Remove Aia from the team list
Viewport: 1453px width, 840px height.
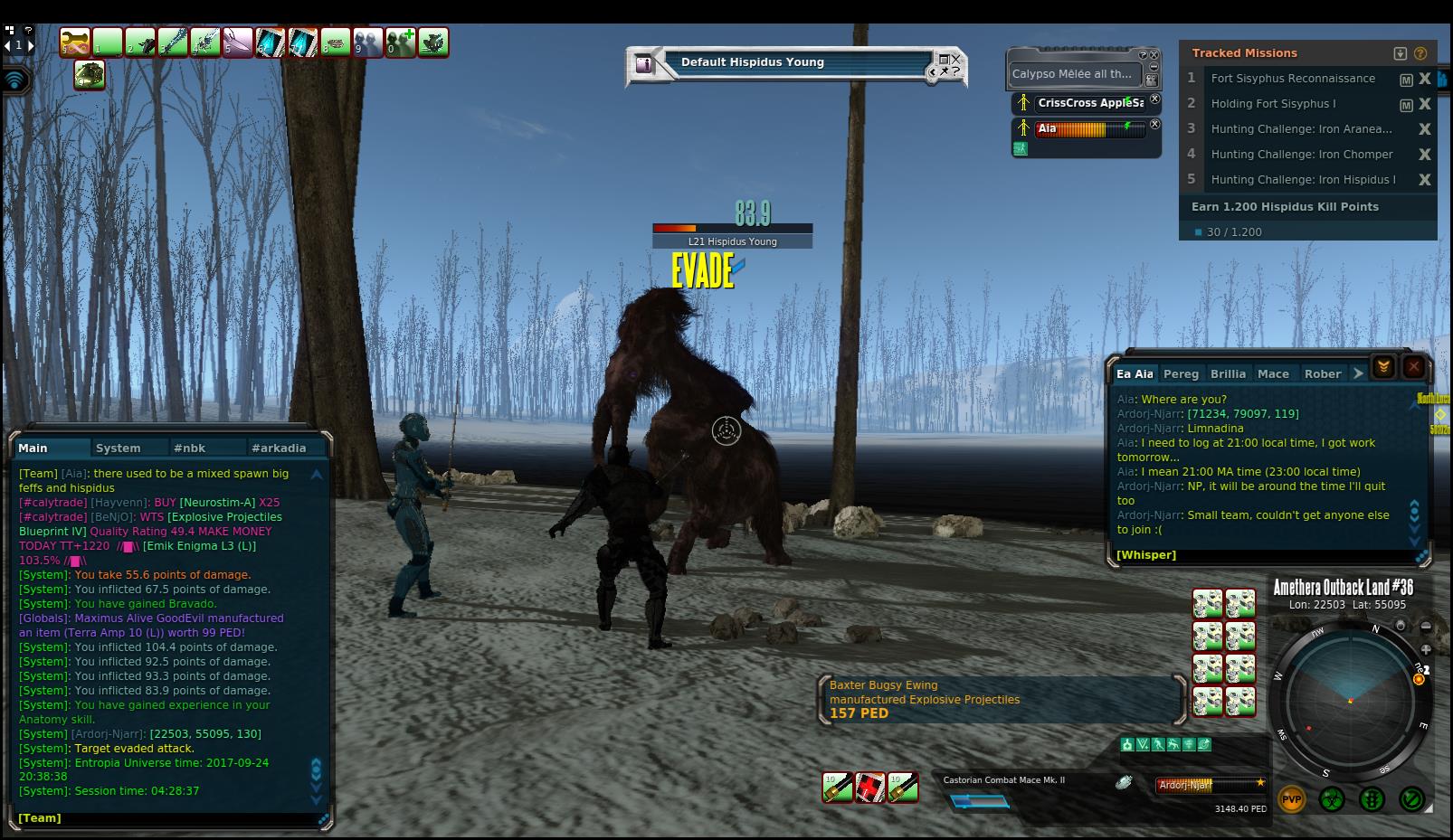[x=1154, y=125]
